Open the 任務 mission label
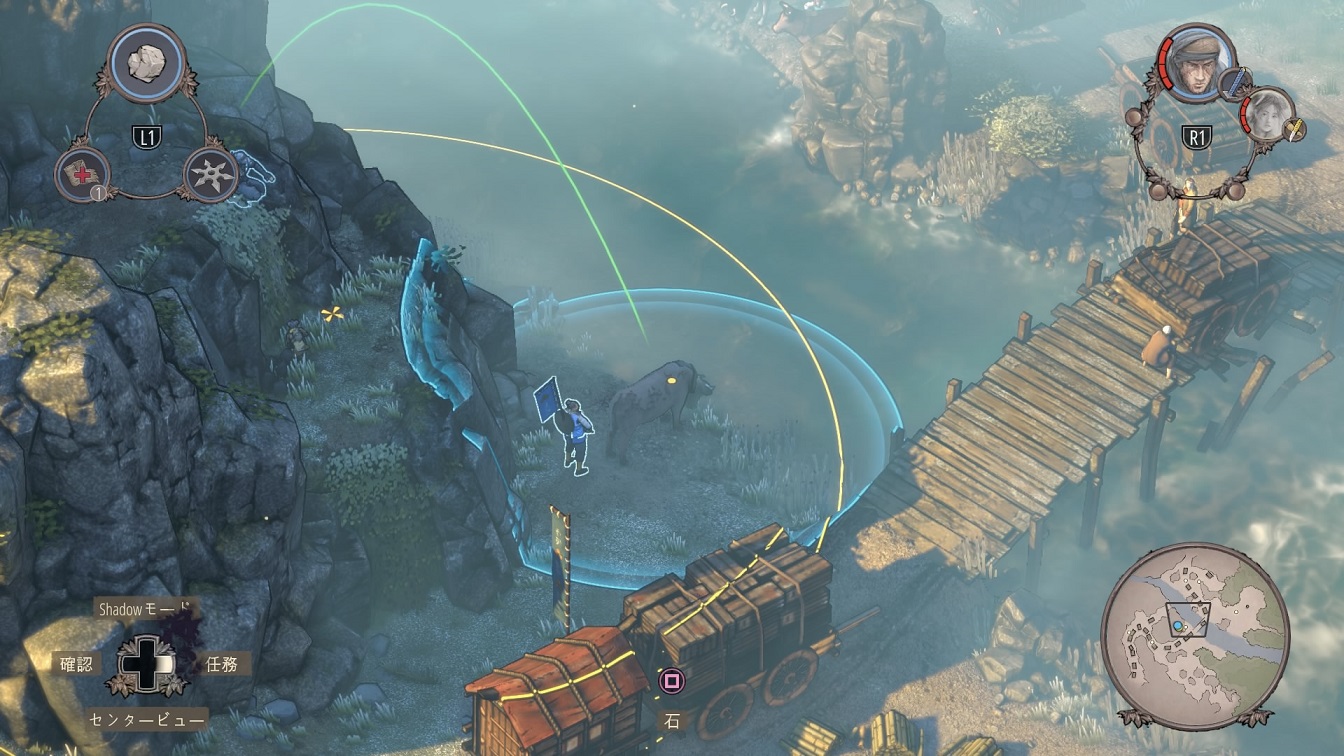The height and width of the screenshot is (756, 1344). 221,663
